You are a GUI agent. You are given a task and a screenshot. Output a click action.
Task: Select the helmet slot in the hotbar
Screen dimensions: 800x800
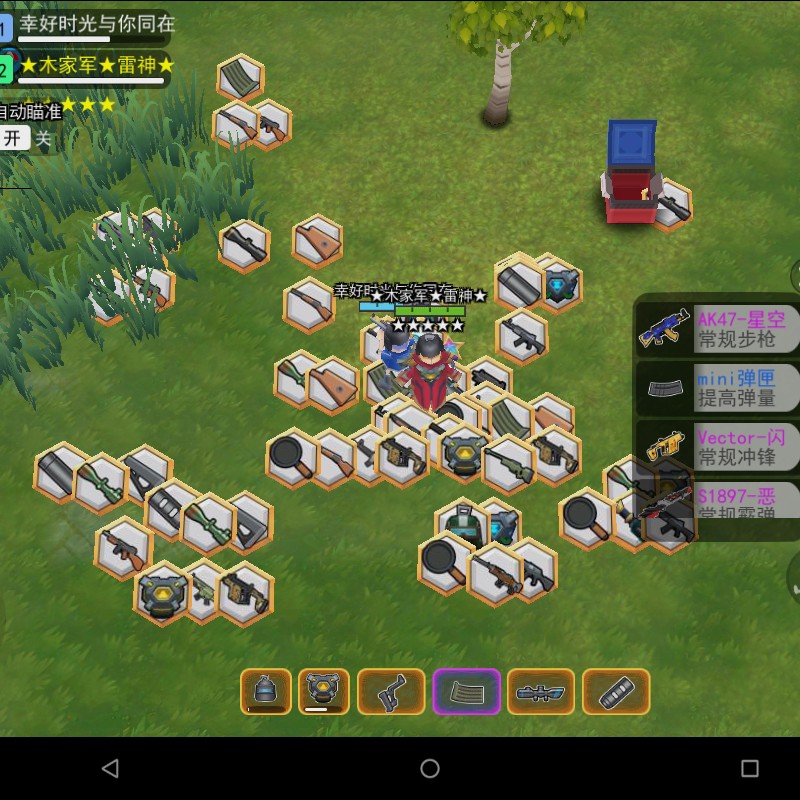pos(266,691)
